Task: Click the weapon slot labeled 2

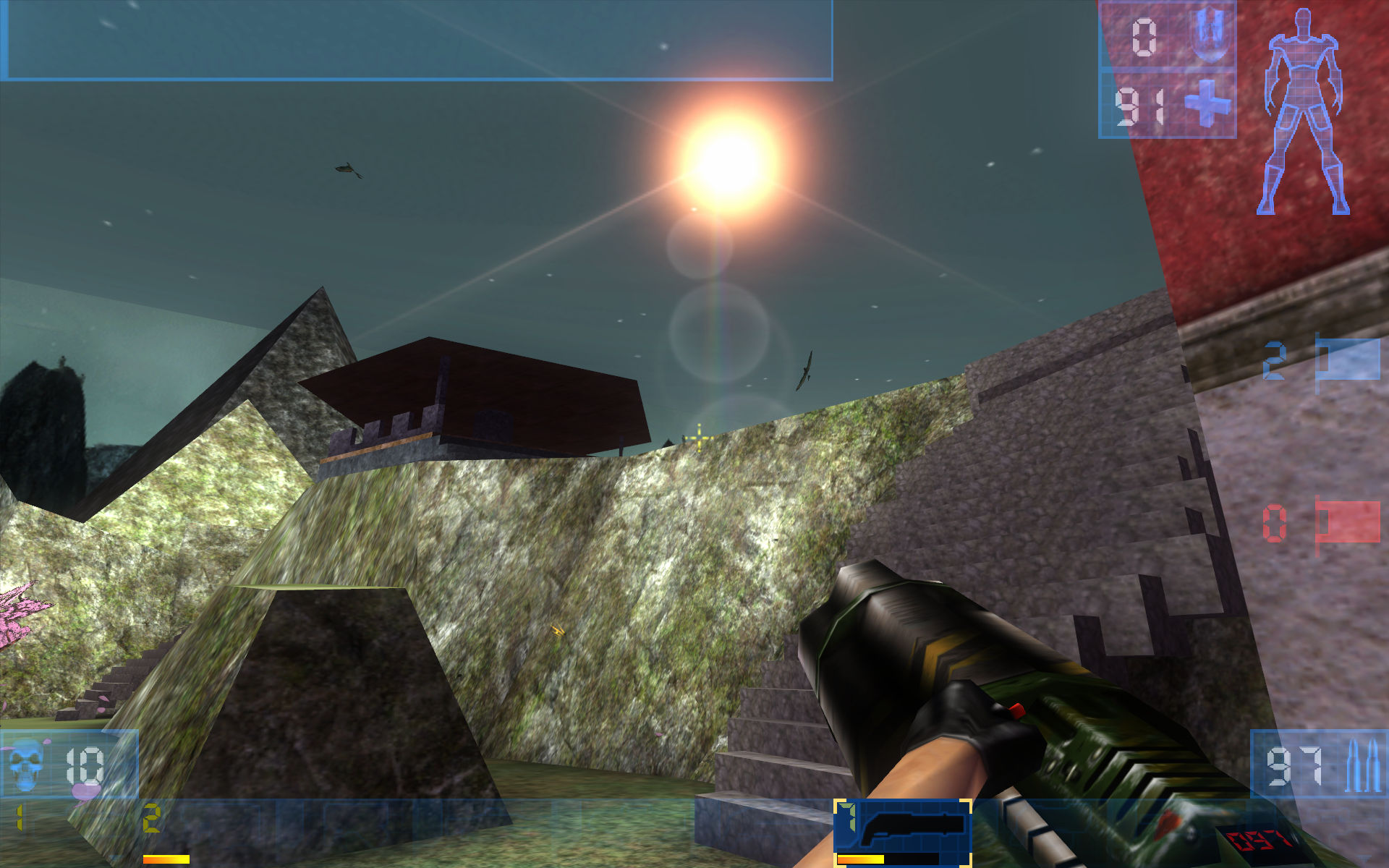Action: pyautogui.click(x=152, y=817)
